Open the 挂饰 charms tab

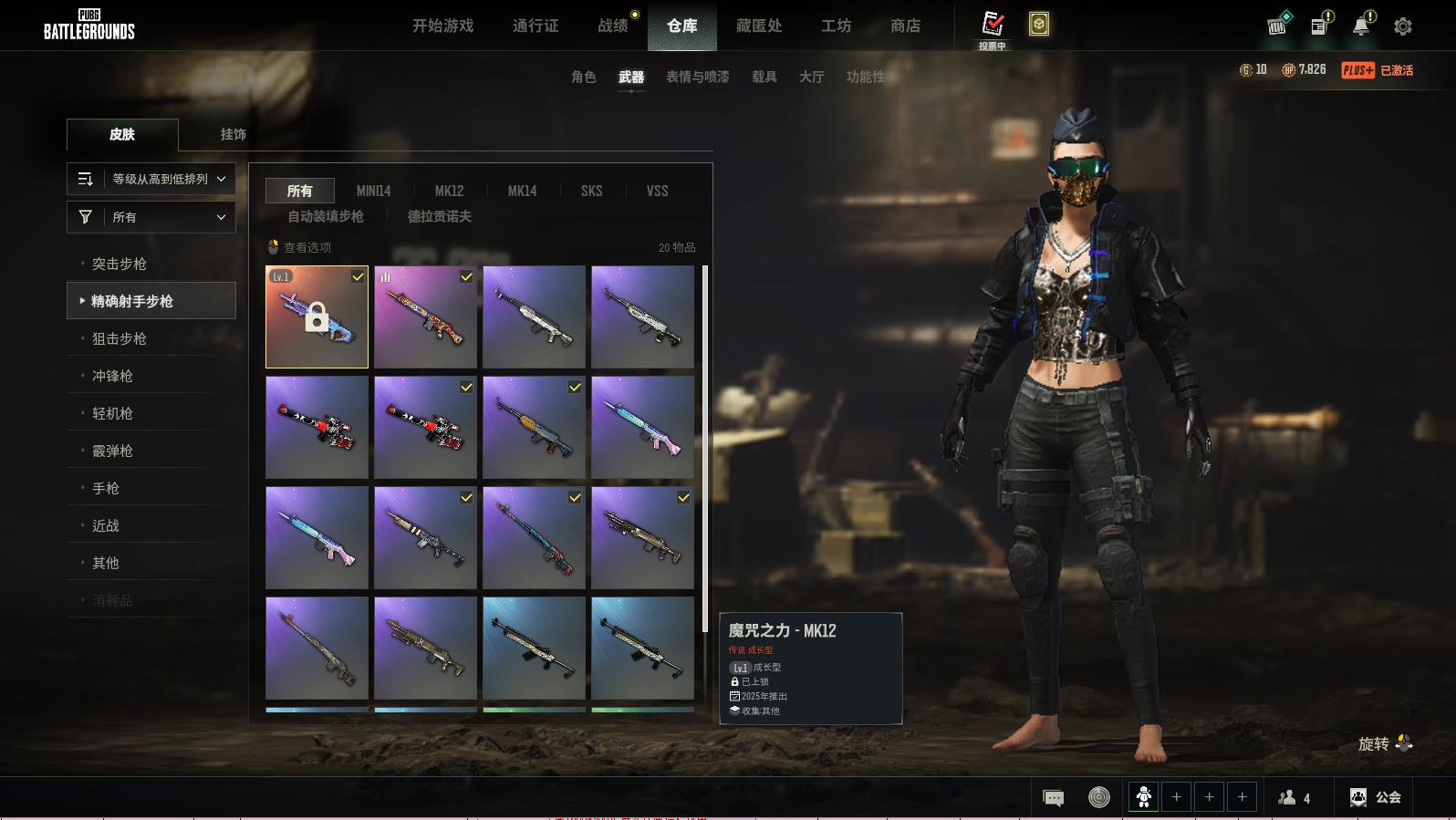click(233, 134)
